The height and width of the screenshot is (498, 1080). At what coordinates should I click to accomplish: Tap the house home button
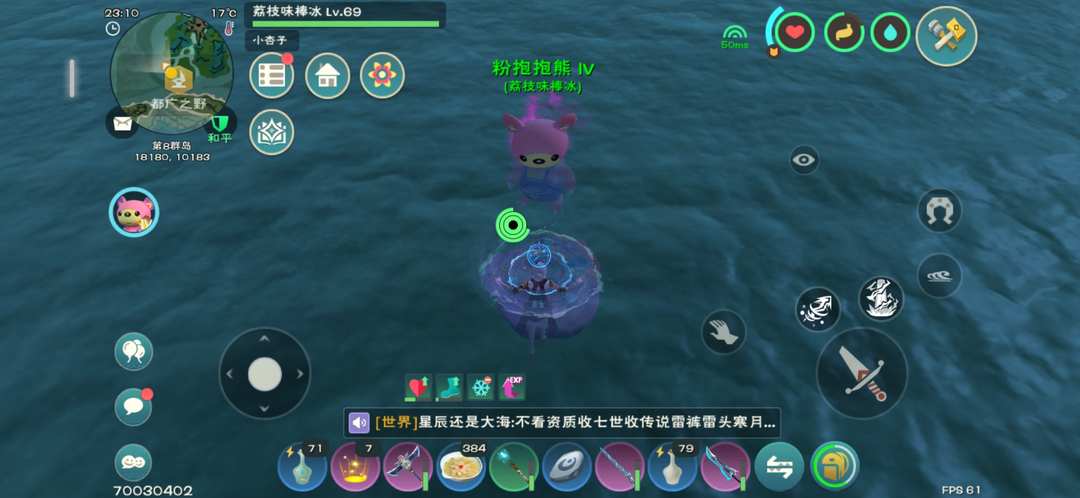[x=327, y=76]
